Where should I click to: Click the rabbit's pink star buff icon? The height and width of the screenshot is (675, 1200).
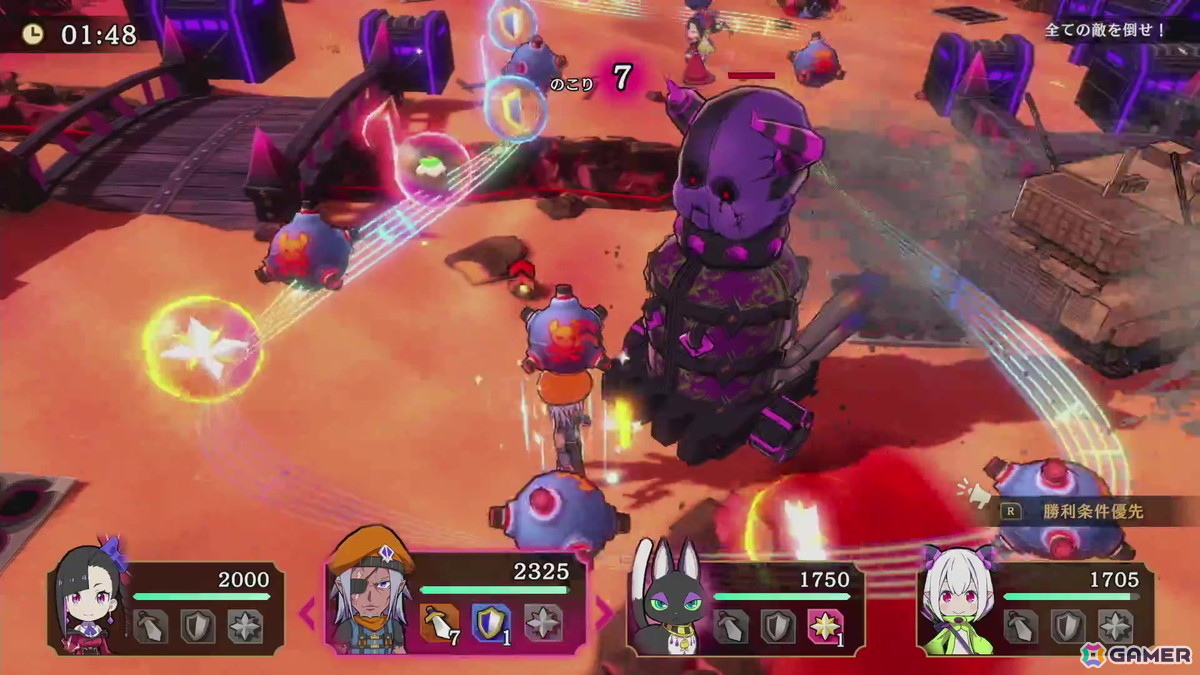click(823, 626)
